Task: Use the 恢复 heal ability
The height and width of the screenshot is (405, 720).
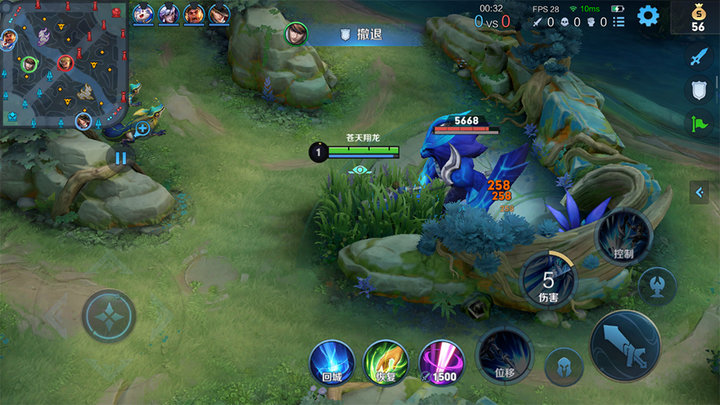Action: (385, 361)
